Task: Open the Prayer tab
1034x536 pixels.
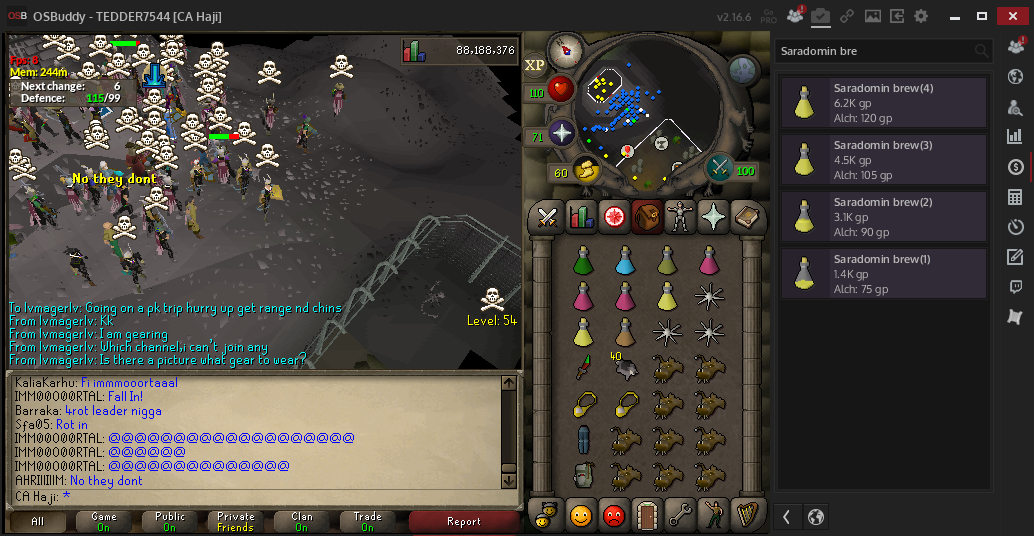Action: 713,215
